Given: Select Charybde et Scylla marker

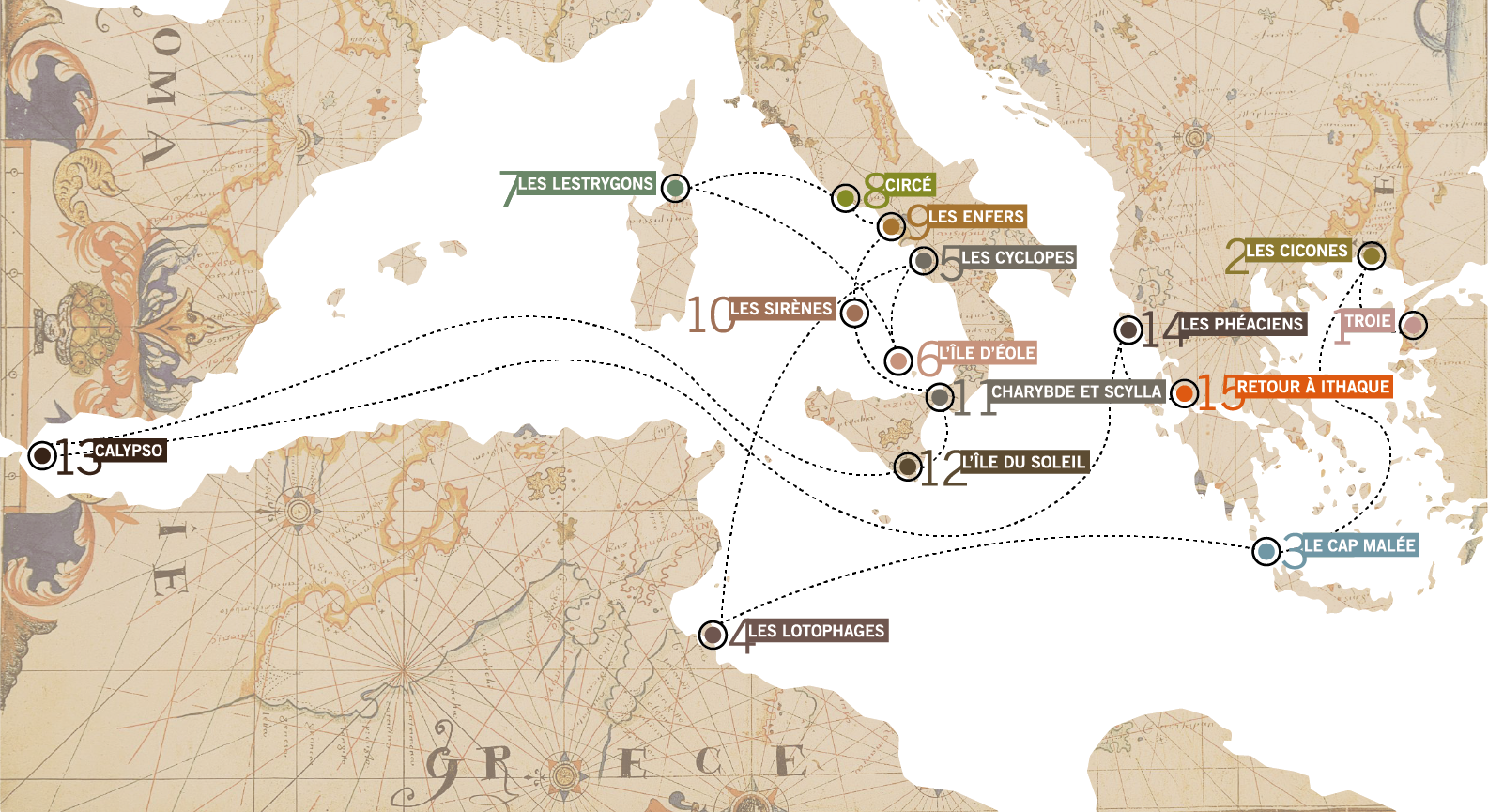Looking at the screenshot, I should (x=940, y=396).
